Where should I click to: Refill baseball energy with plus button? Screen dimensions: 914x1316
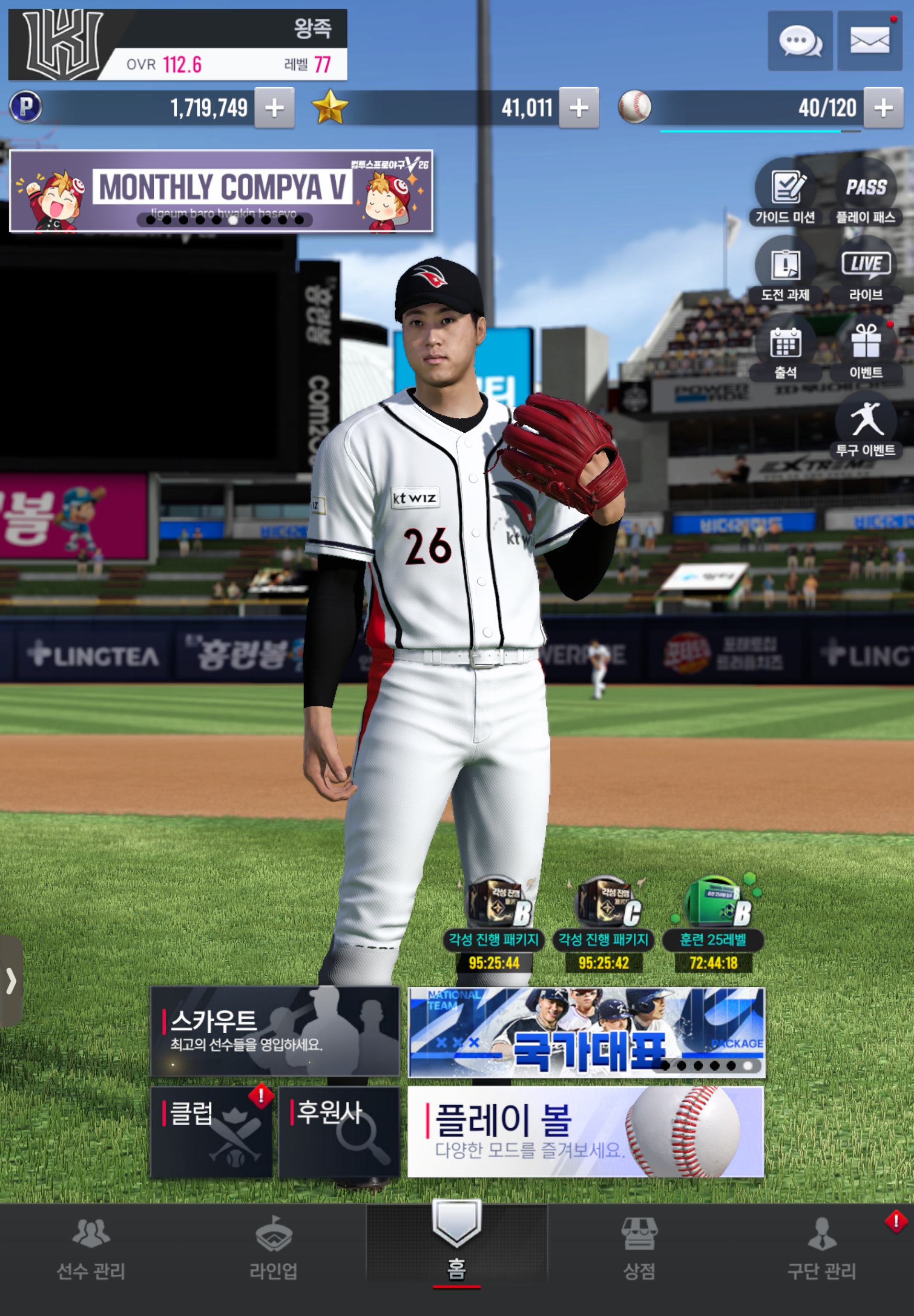coord(882,108)
